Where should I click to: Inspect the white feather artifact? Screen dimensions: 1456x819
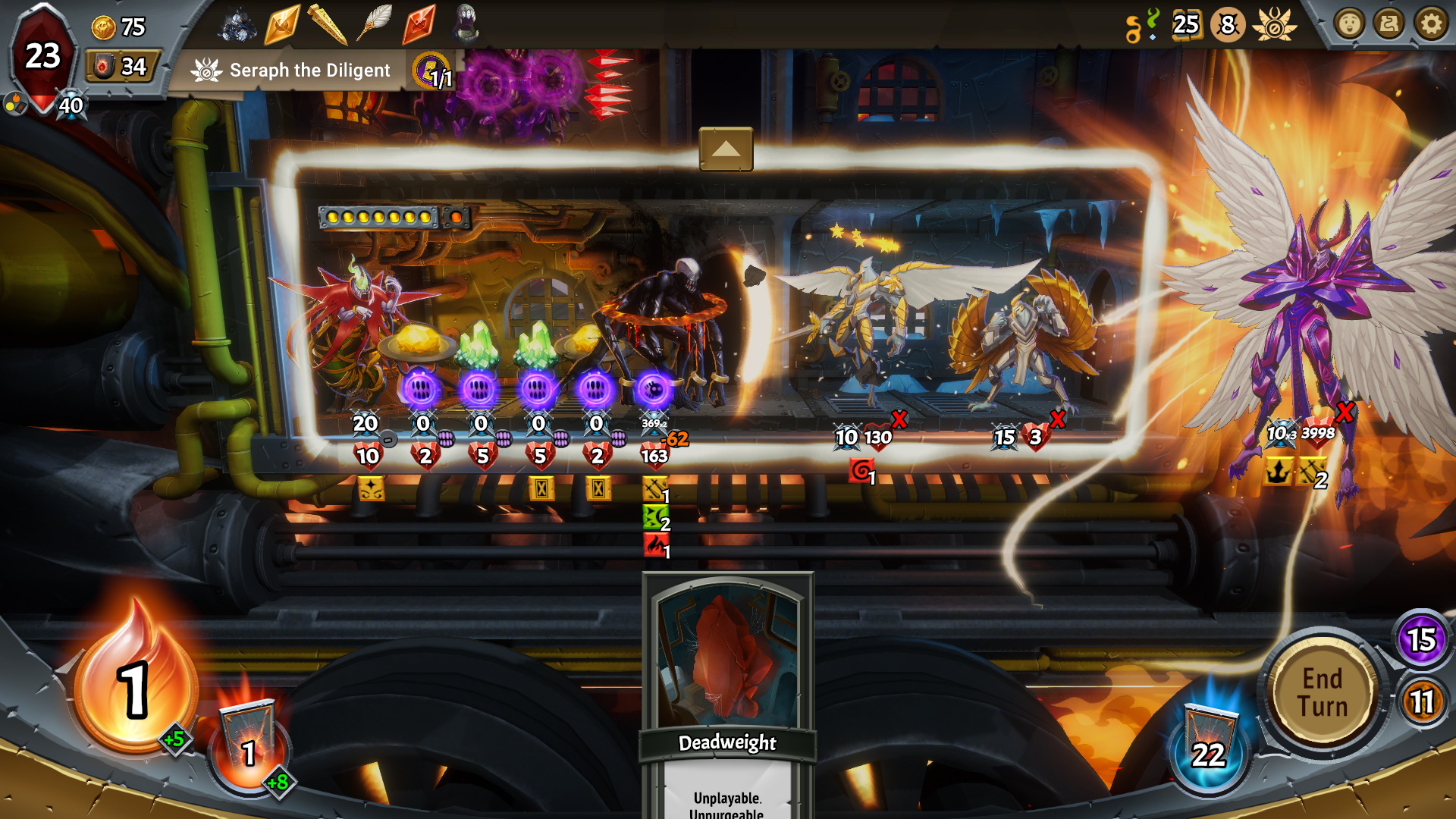point(375,24)
